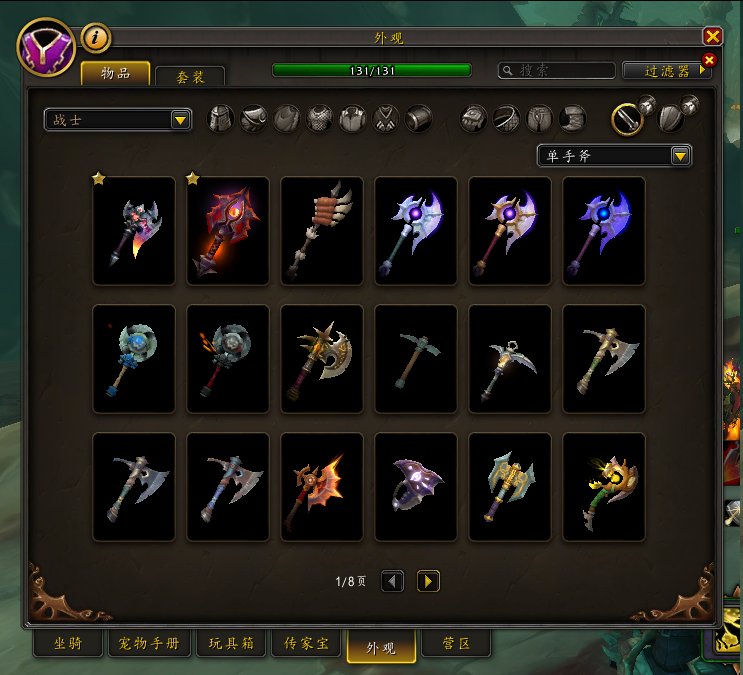
Task: Select the 物品 items tab
Action: click(x=116, y=73)
